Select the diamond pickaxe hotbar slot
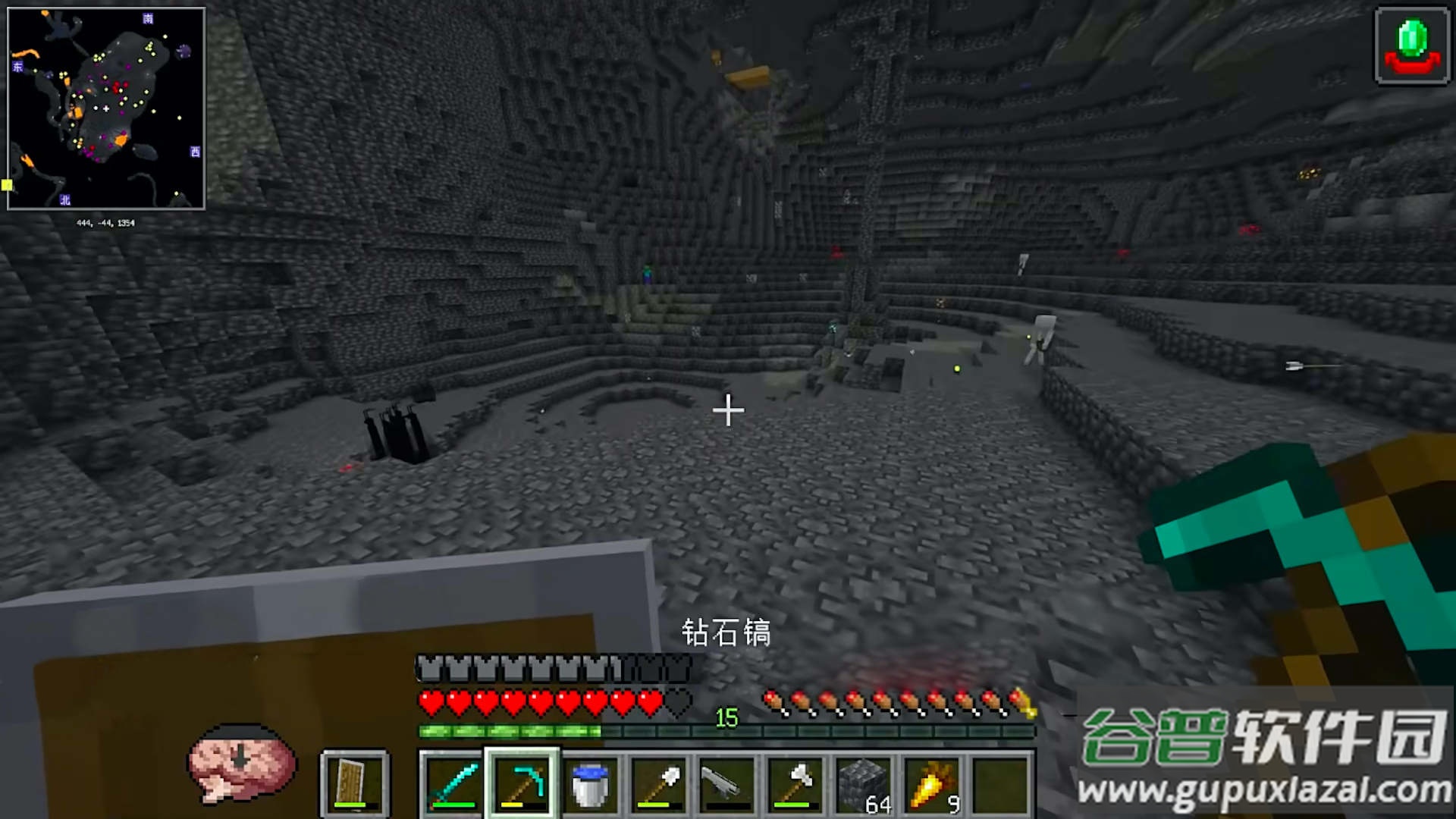Screen dimensions: 1456x819 522,784
